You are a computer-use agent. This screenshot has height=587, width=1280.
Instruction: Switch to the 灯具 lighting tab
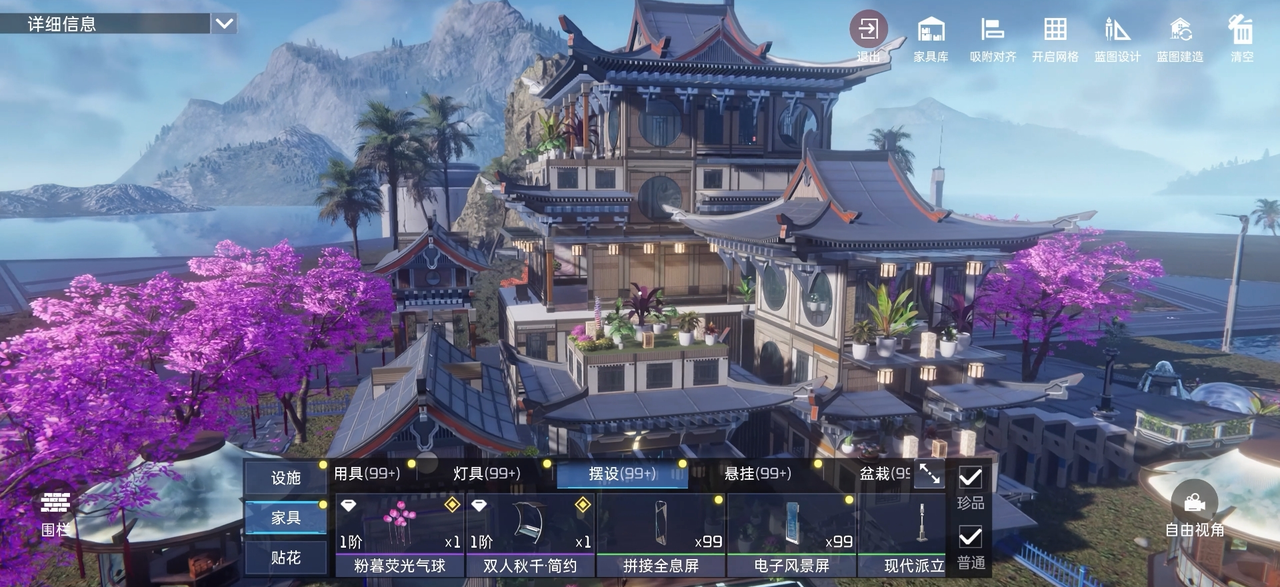click(487, 474)
